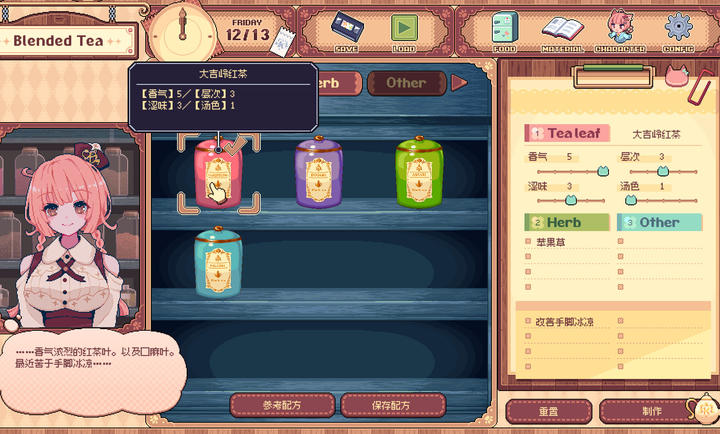This screenshot has width=720, height=434.
Task: Click the 参考配方 reference recipe button
Action: pos(282,405)
